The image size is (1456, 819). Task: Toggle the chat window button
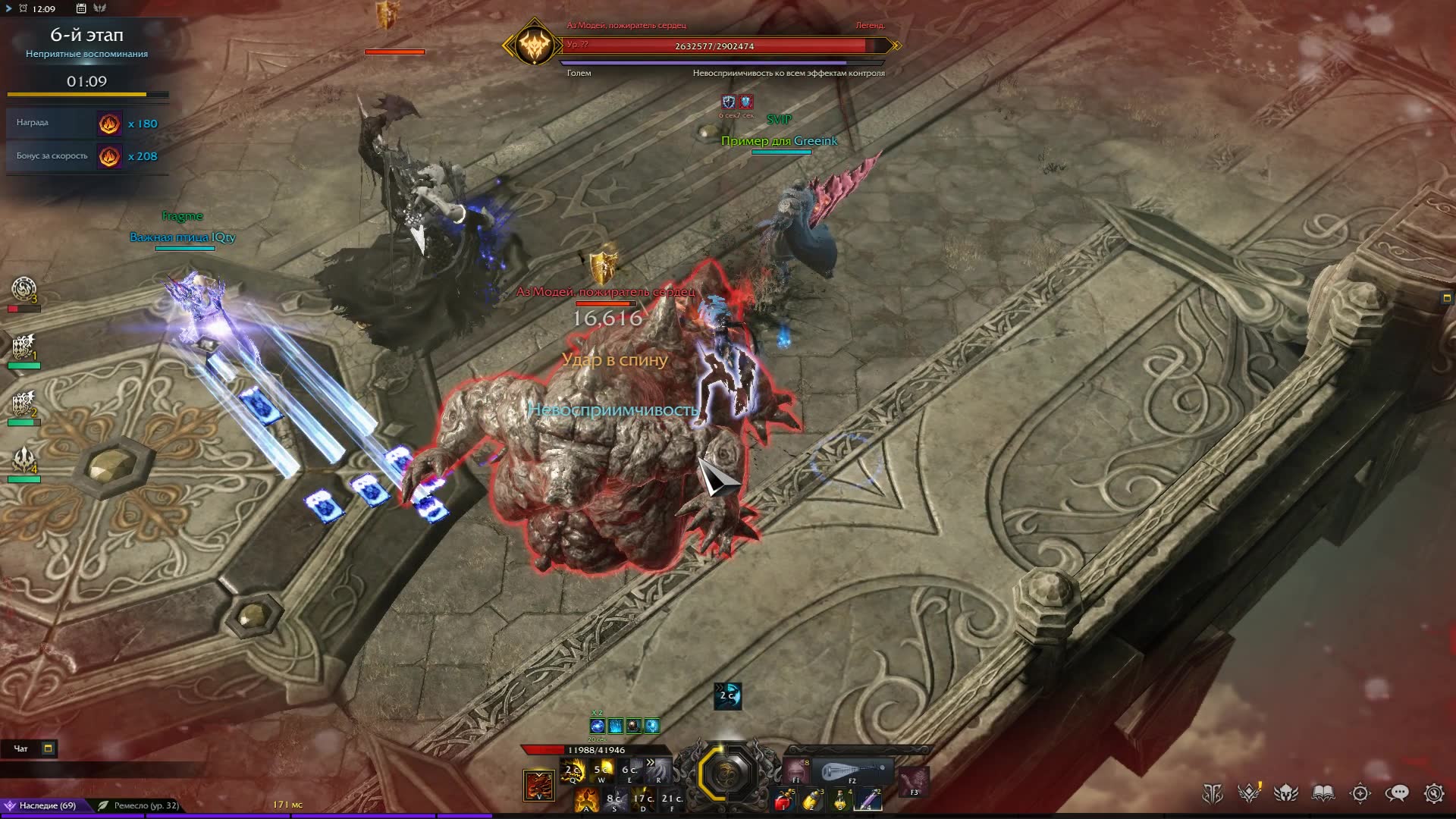48,748
